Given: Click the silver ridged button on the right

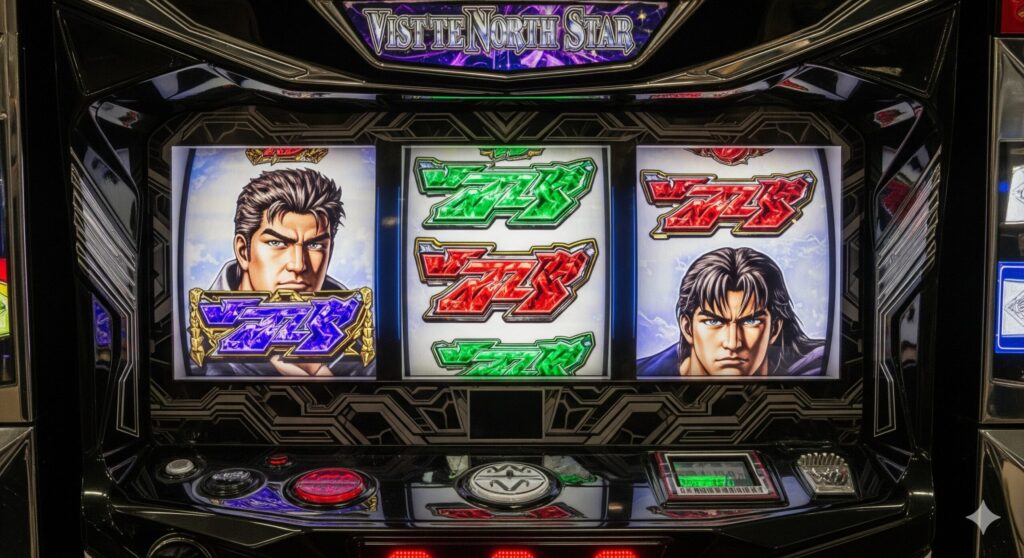Looking at the screenshot, I should point(825,473).
